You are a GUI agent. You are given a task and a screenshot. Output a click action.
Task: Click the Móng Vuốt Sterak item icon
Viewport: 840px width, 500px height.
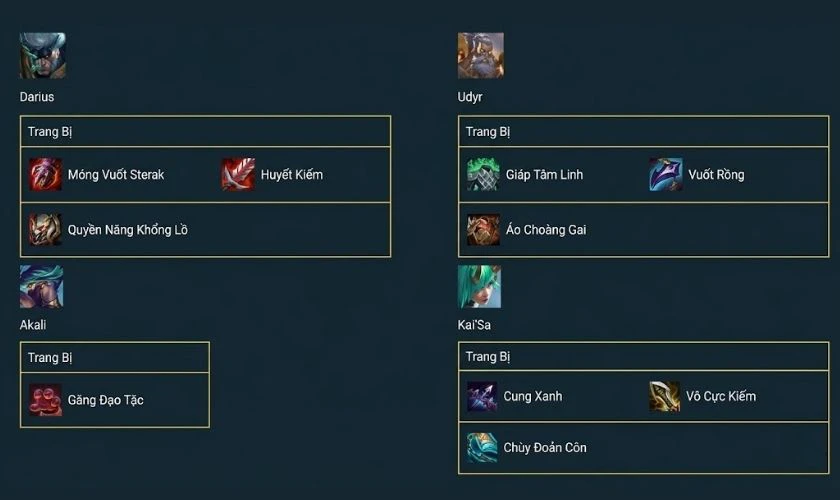[x=45, y=174]
